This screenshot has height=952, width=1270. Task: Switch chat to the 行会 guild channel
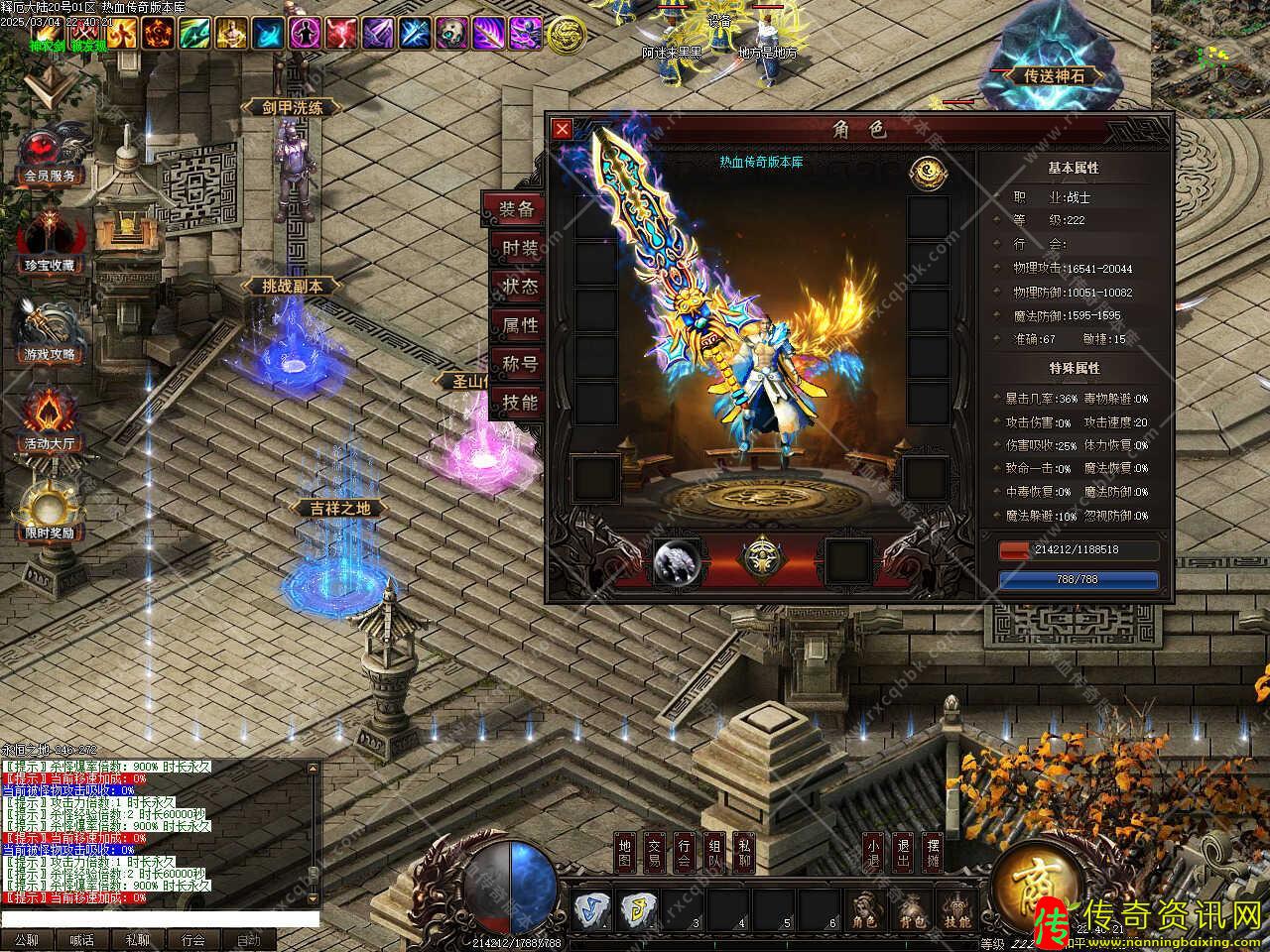pos(192,940)
